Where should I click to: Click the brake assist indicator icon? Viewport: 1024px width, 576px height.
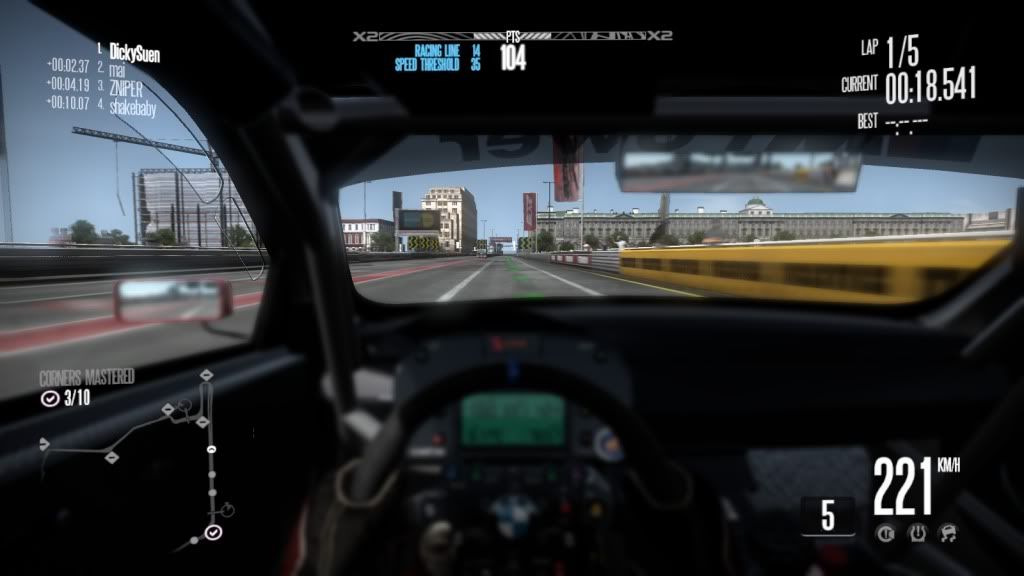887,533
